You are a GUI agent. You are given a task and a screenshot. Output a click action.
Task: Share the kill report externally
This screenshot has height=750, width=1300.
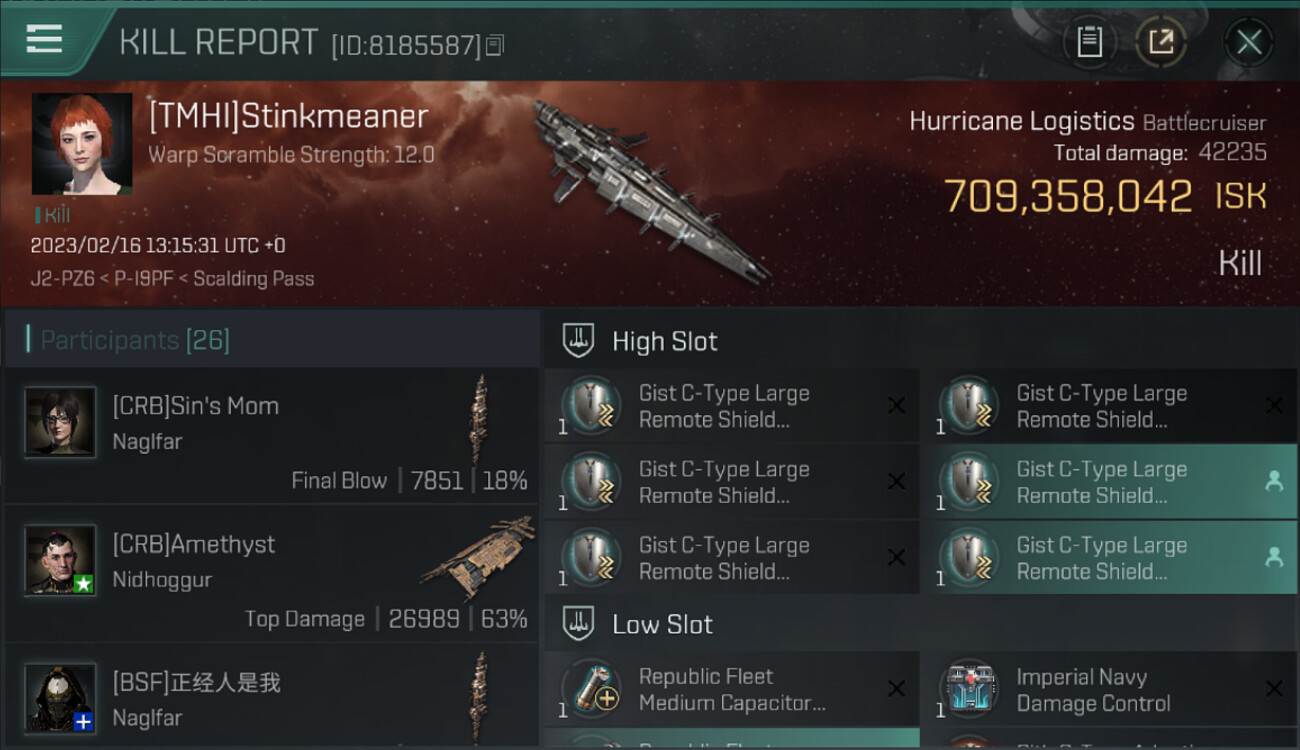click(x=1160, y=42)
